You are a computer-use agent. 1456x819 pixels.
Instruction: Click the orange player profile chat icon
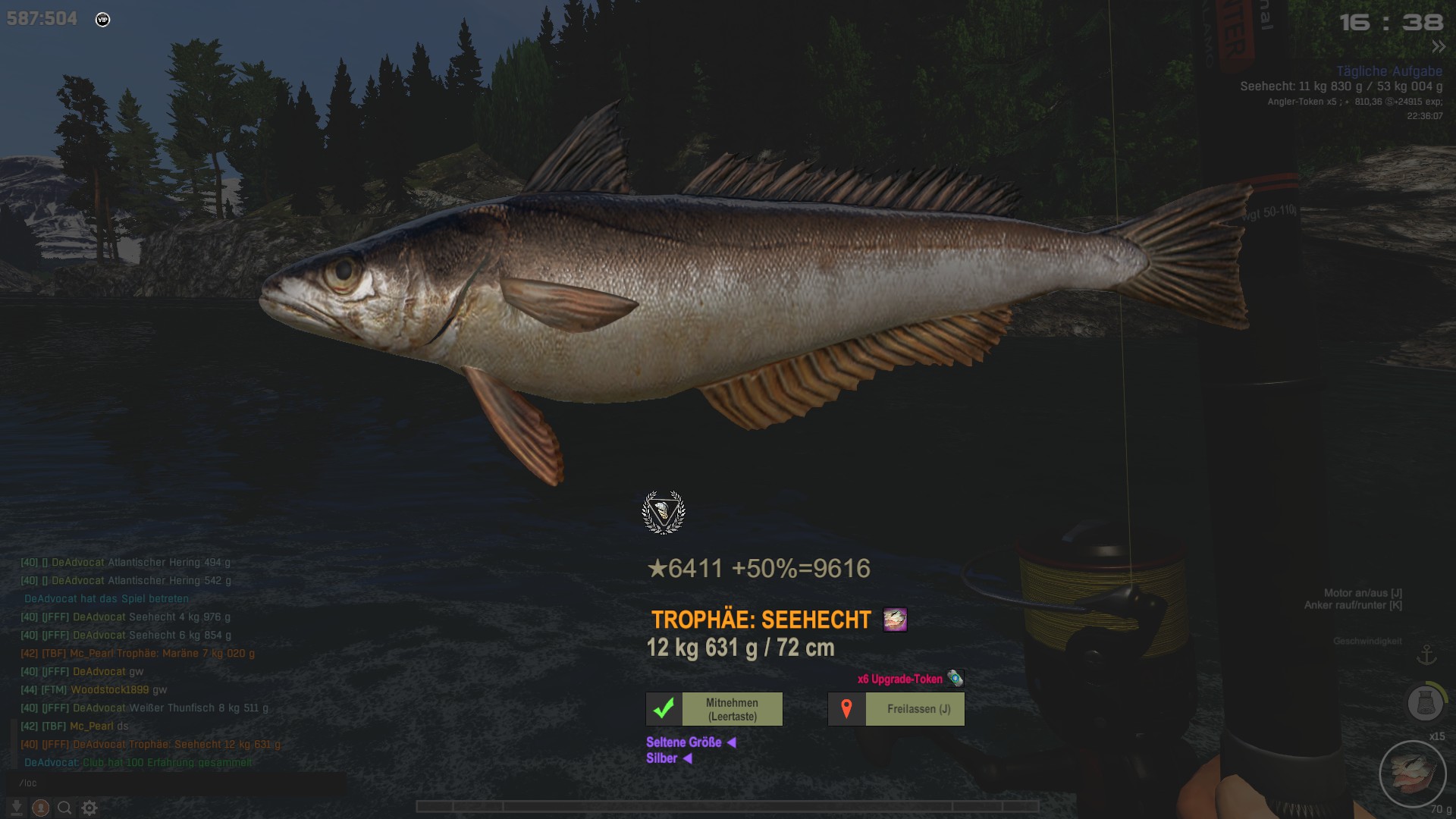pyautogui.click(x=41, y=808)
